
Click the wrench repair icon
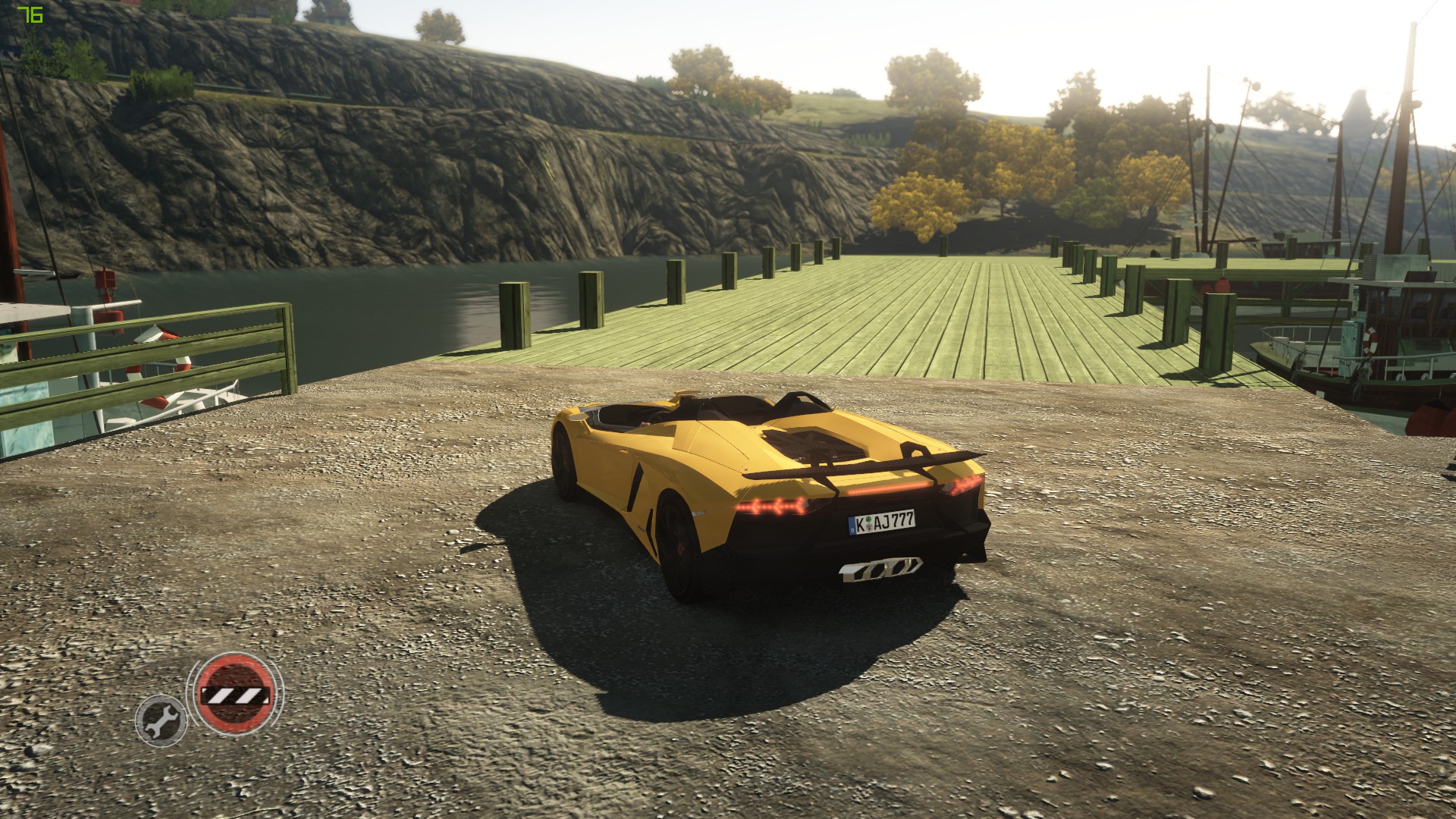pyautogui.click(x=161, y=719)
